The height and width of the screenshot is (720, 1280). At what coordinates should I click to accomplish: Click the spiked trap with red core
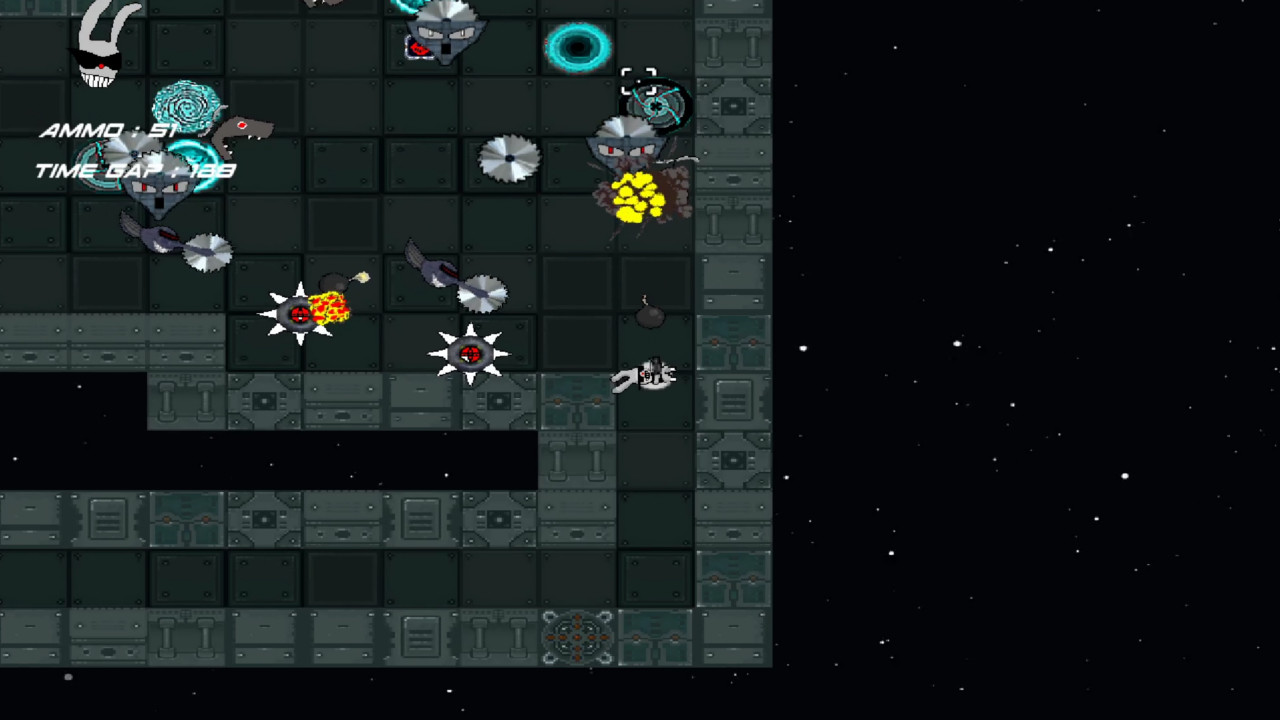[x=468, y=352]
